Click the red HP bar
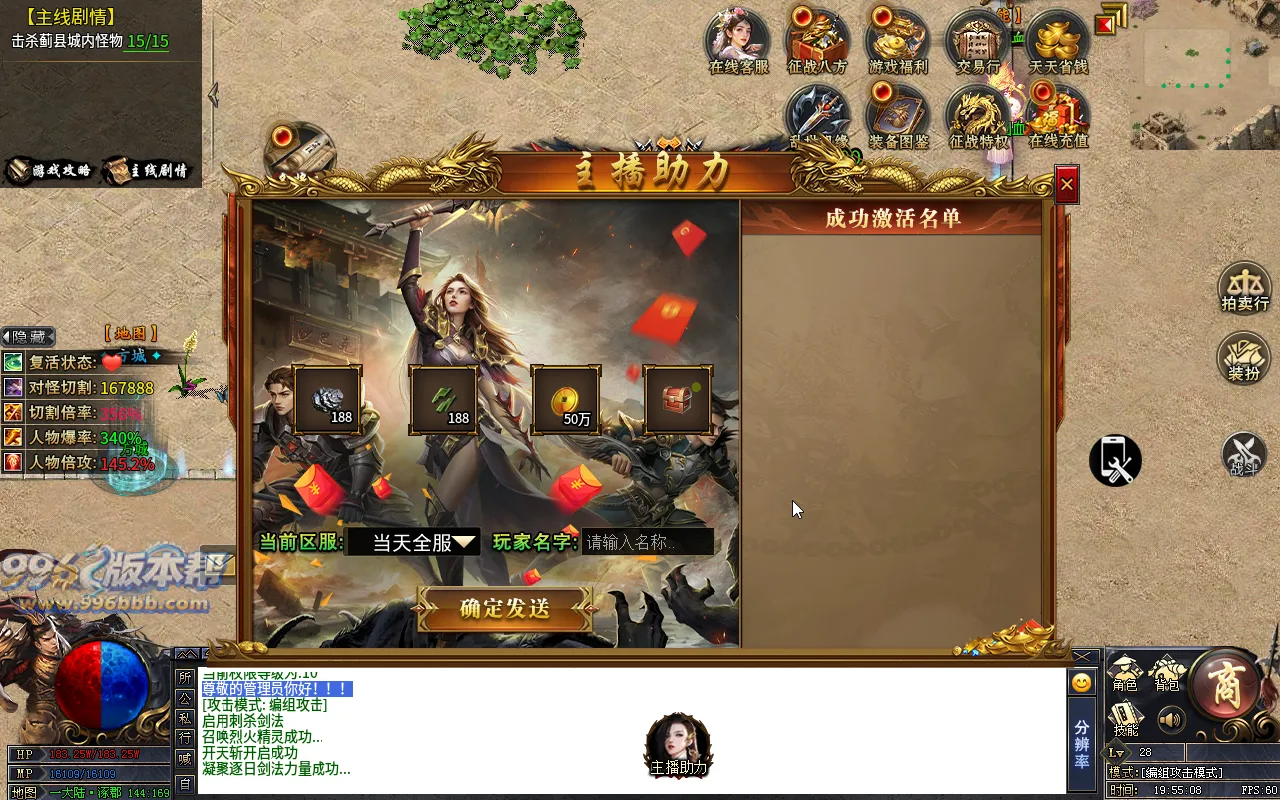The width and height of the screenshot is (1280, 800). (x=90, y=755)
